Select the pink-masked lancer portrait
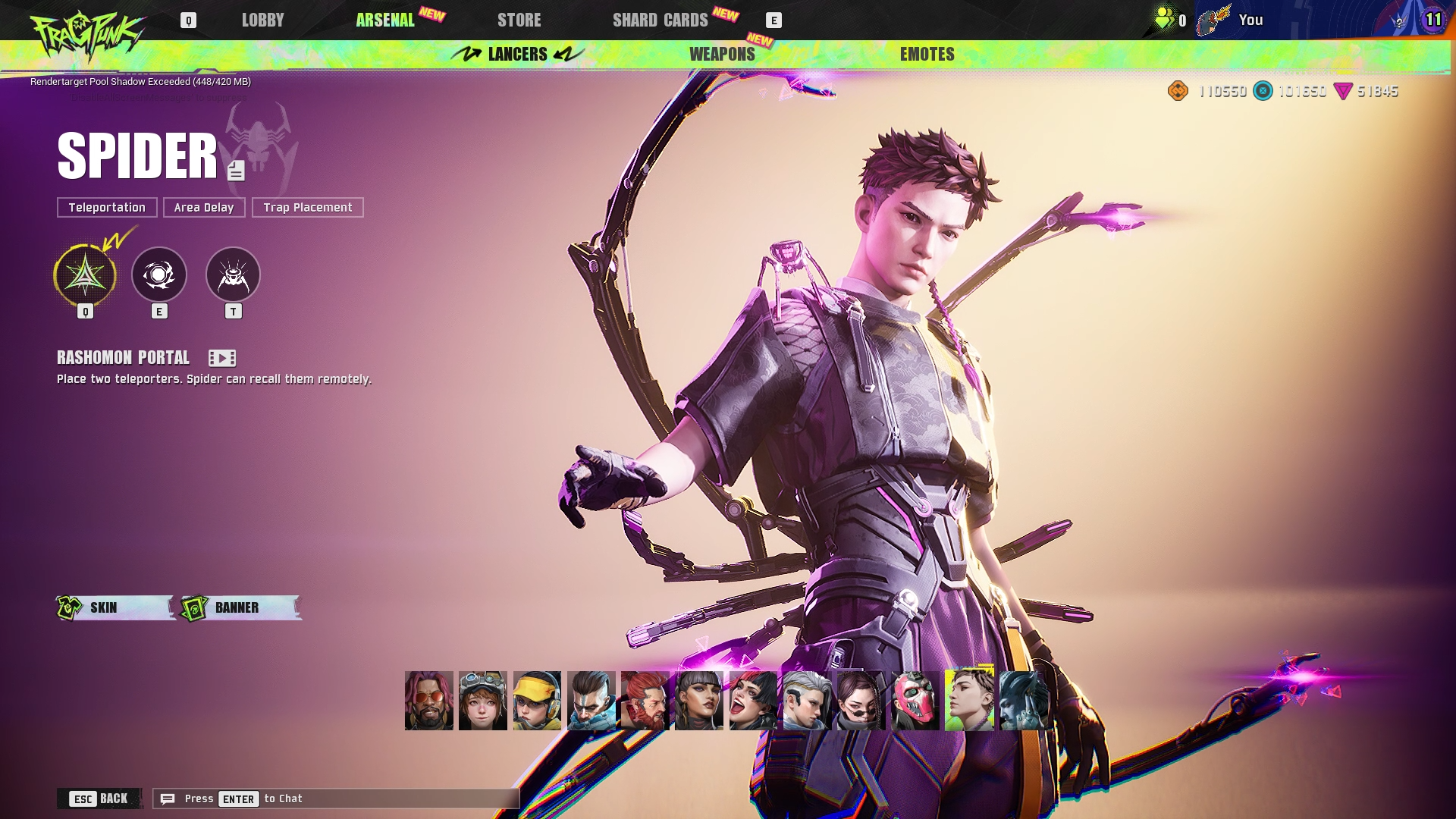Viewport: 1456px width, 819px height. (915, 701)
